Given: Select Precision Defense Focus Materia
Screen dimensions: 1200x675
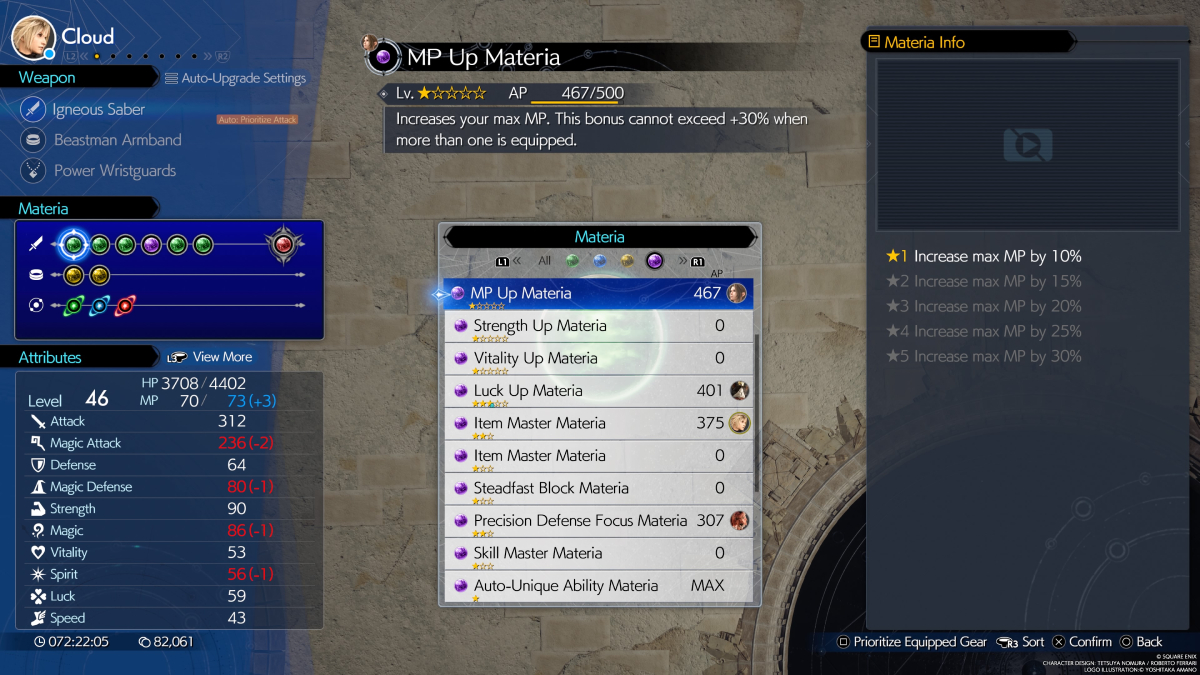Looking at the screenshot, I should (x=597, y=521).
